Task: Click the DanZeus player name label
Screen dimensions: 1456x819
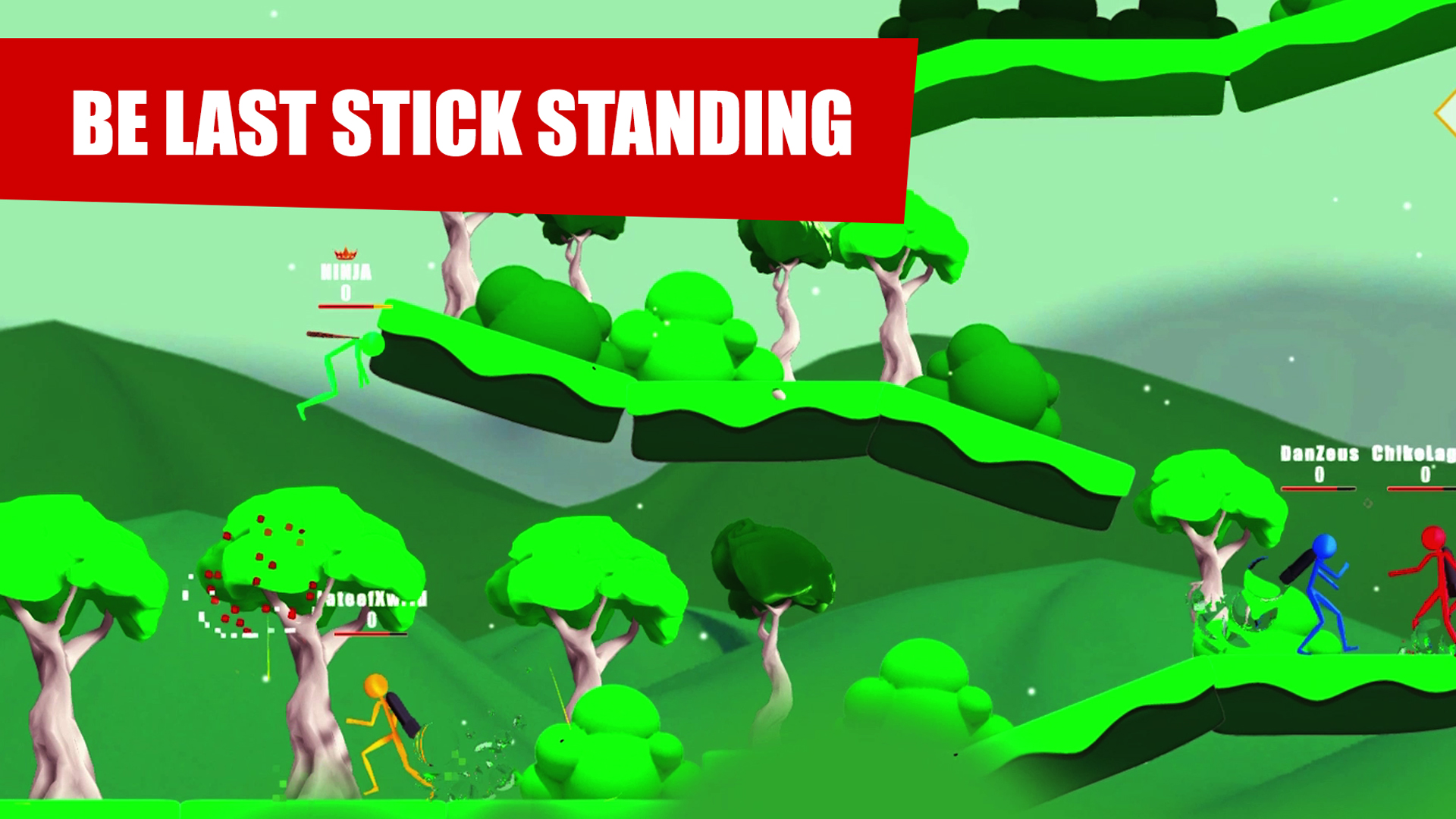Action: (1319, 453)
